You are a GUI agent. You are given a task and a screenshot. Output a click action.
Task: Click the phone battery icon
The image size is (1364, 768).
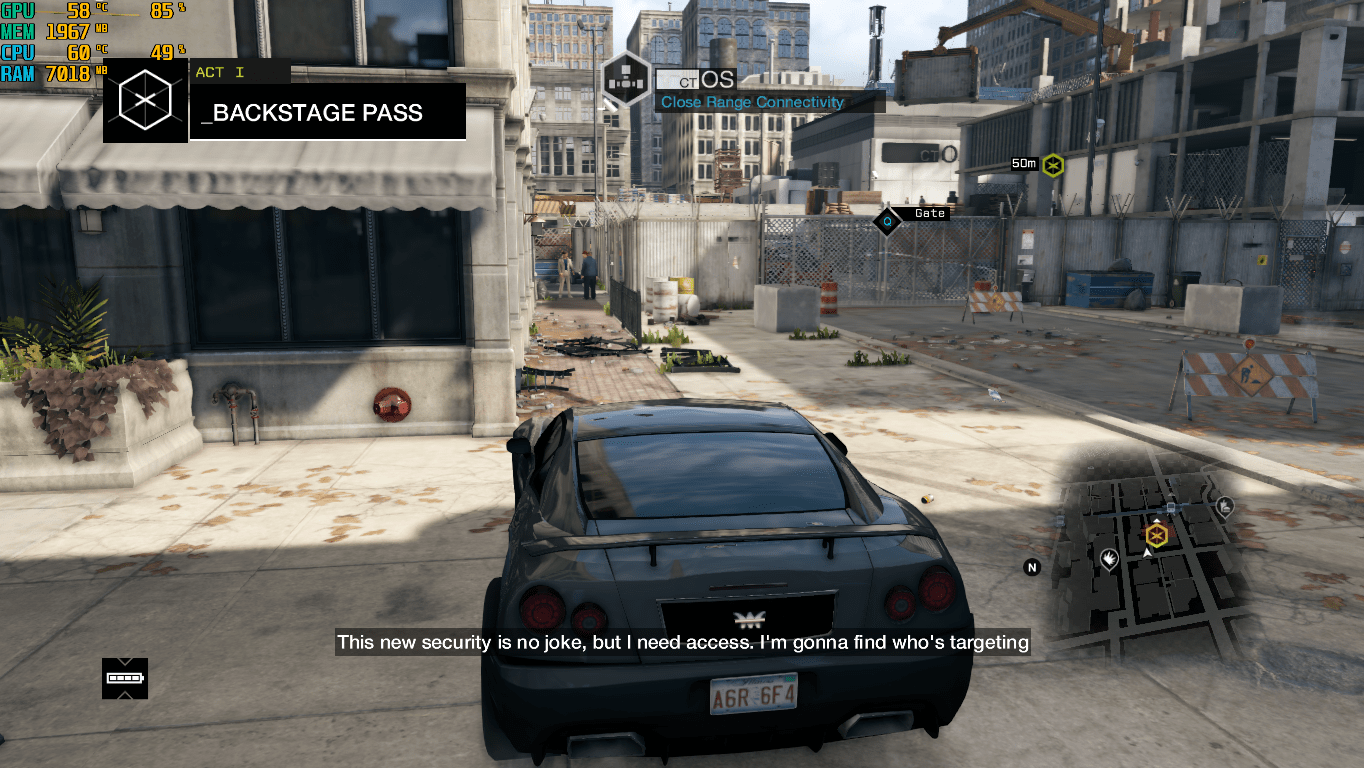pos(125,678)
